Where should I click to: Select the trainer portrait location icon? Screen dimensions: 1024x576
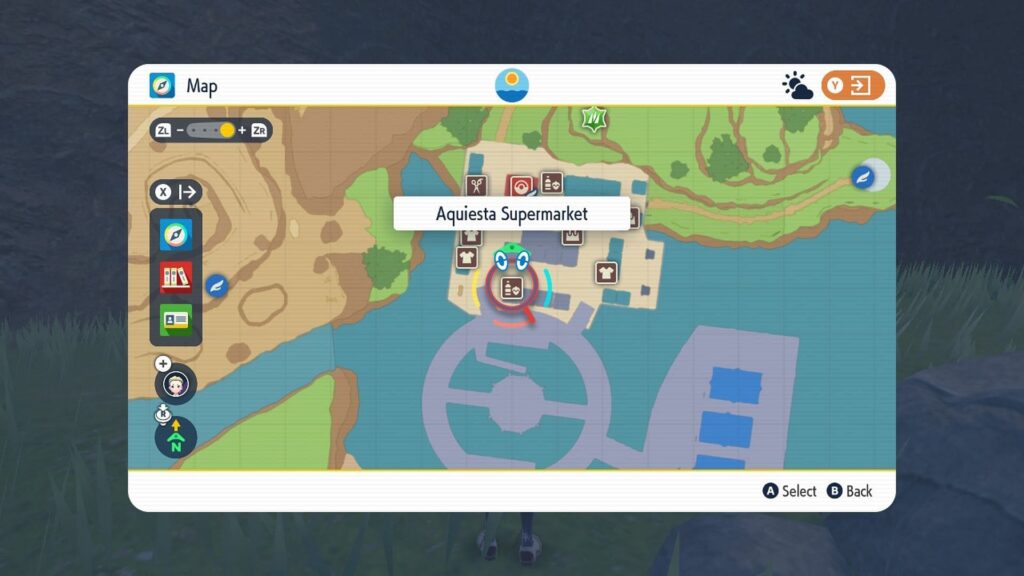point(175,383)
